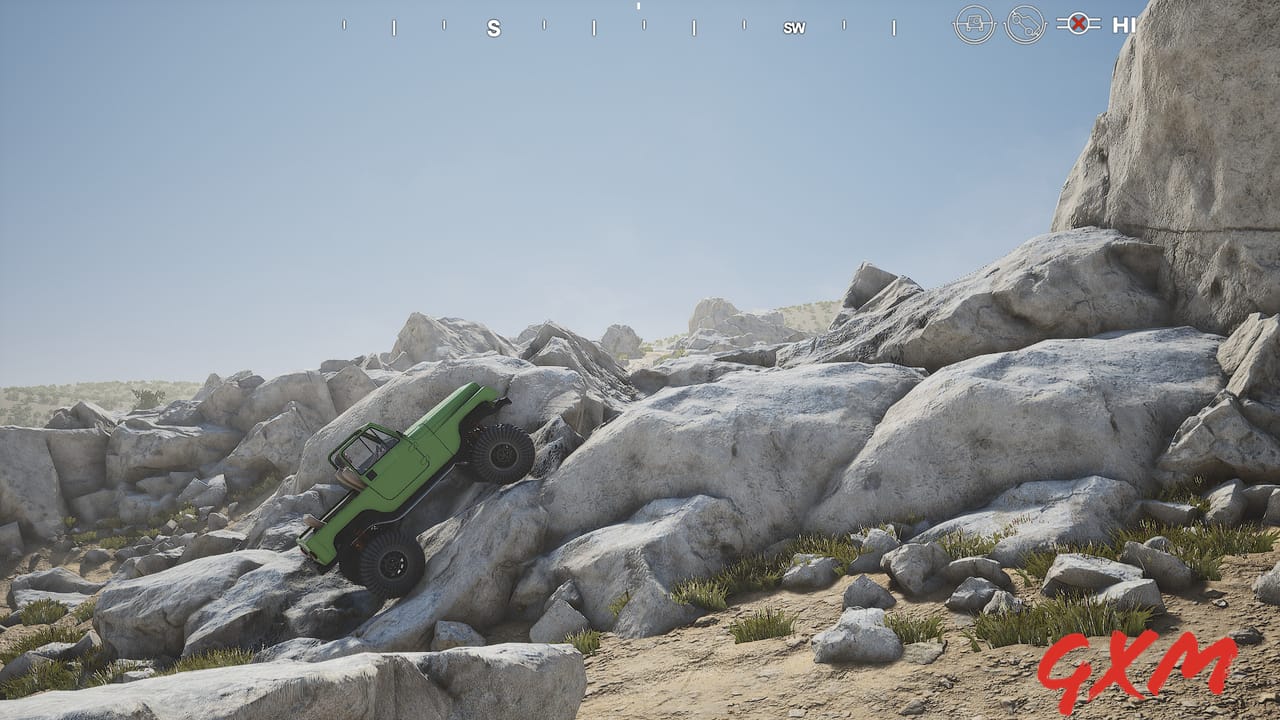Click the compass tick mark right of SW
The height and width of the screenshot is (720, 1280).
[x=845, y=27]
